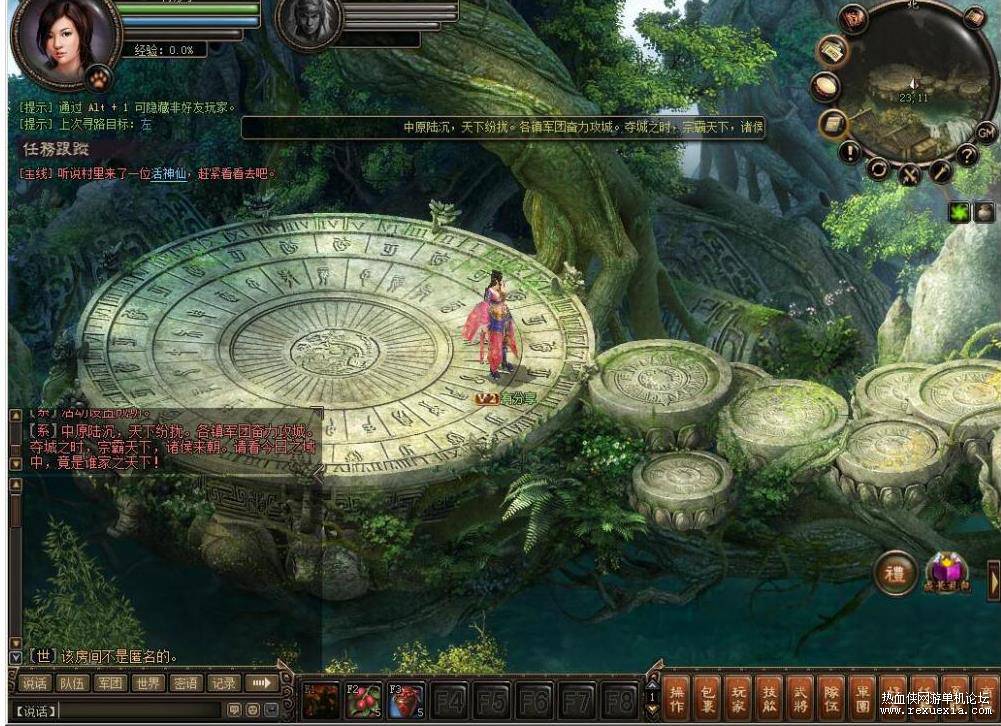
Task: Select the 密语 whisper channel tab
Action: pos(185,684)
